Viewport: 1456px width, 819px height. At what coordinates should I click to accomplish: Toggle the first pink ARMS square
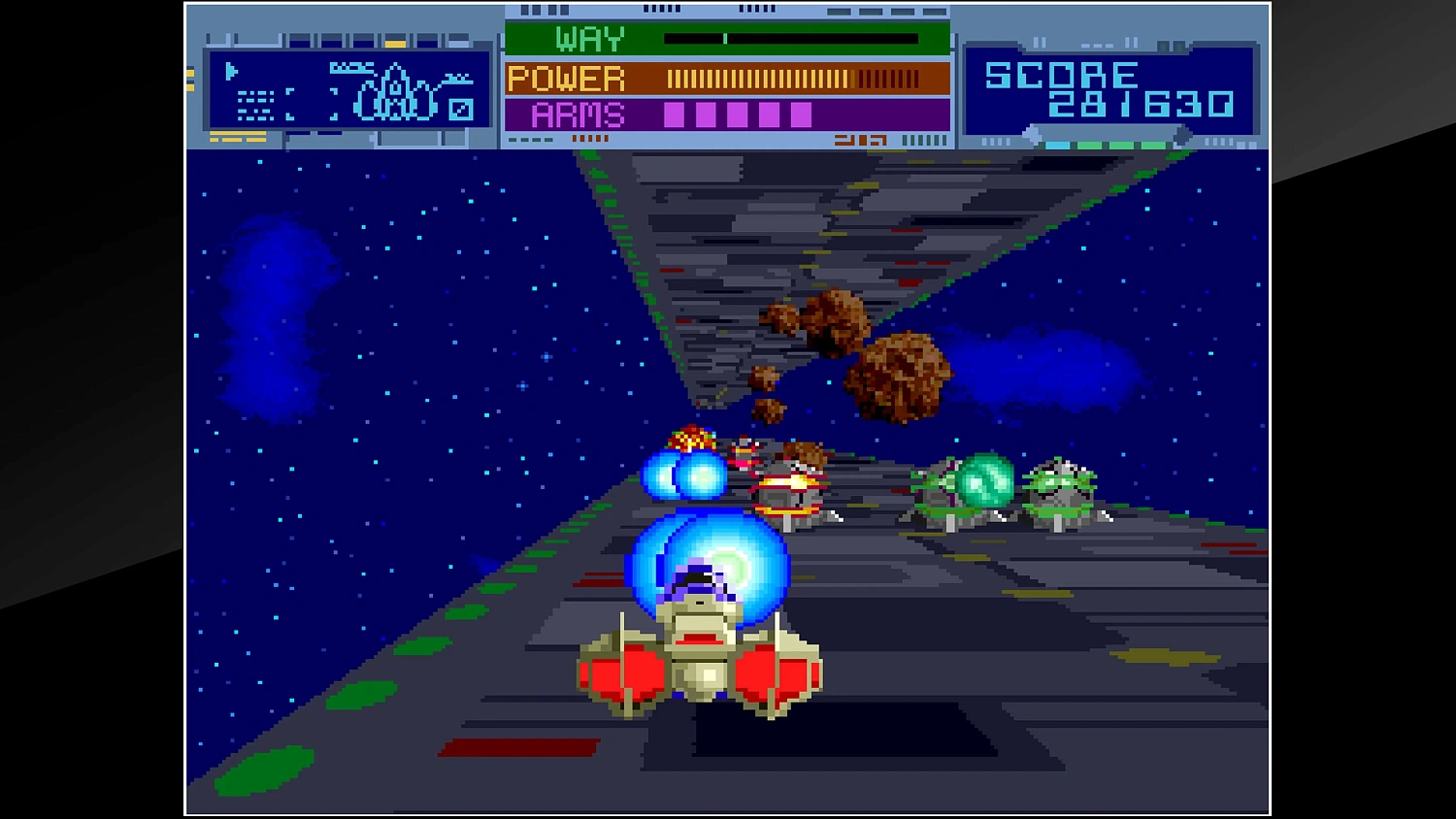pos(674,114)
